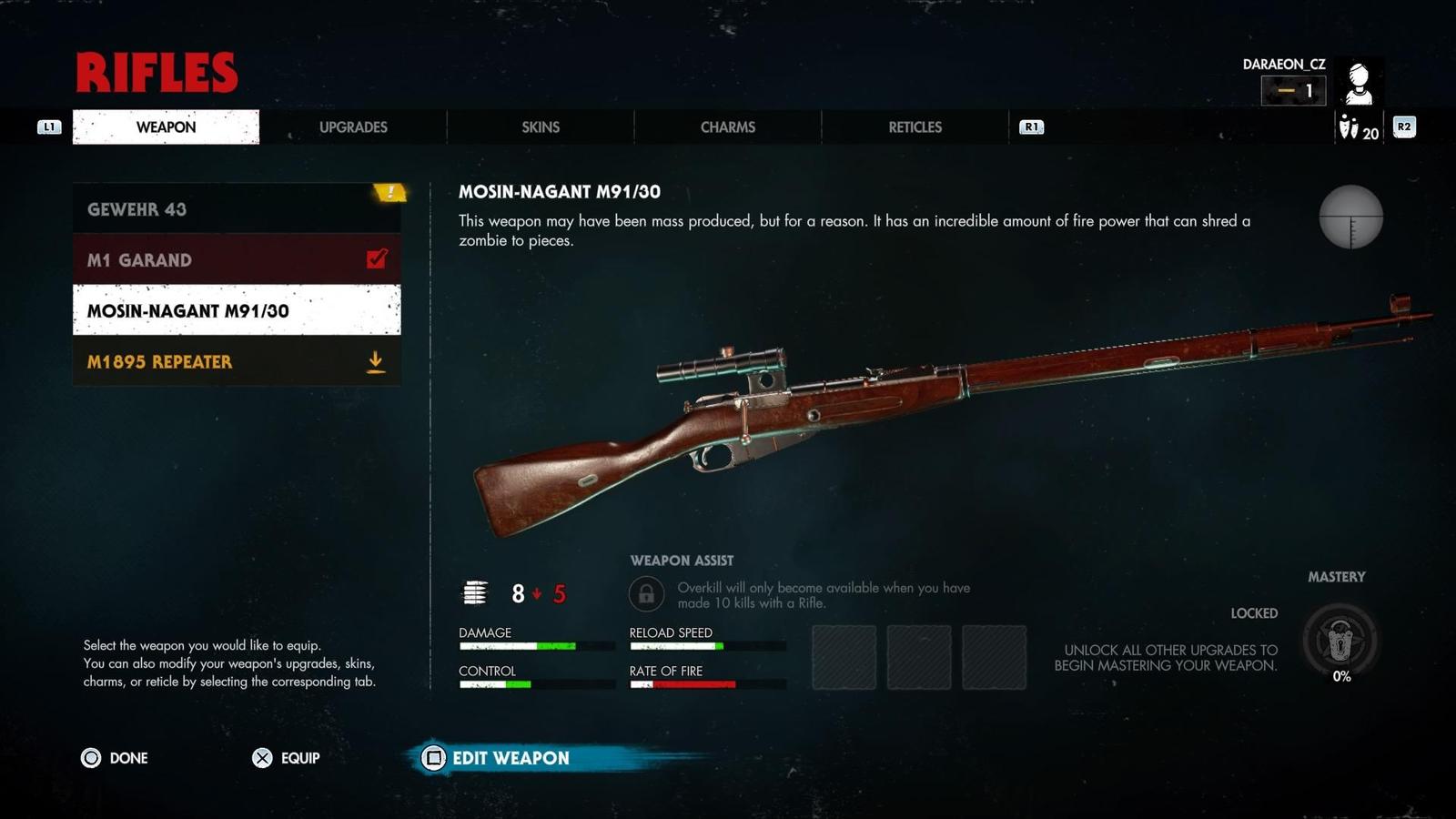Open Edit Weapon
Image resolution: width=1456 pixels, height=819 pixels.
click(497, 758)
